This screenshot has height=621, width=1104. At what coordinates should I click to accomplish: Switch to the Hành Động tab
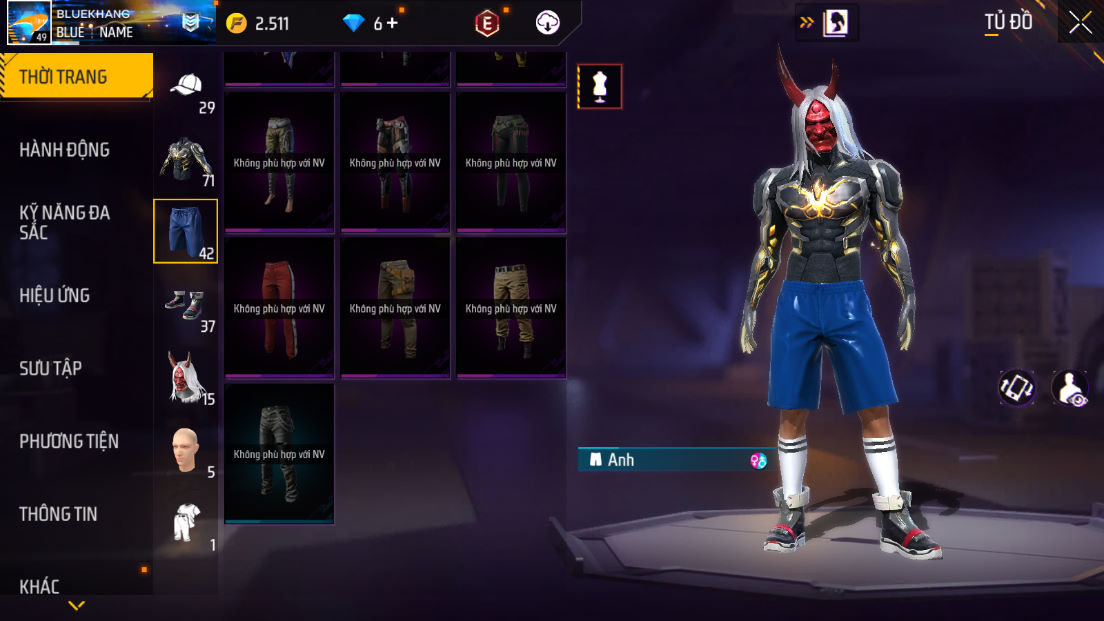[65, 150]
